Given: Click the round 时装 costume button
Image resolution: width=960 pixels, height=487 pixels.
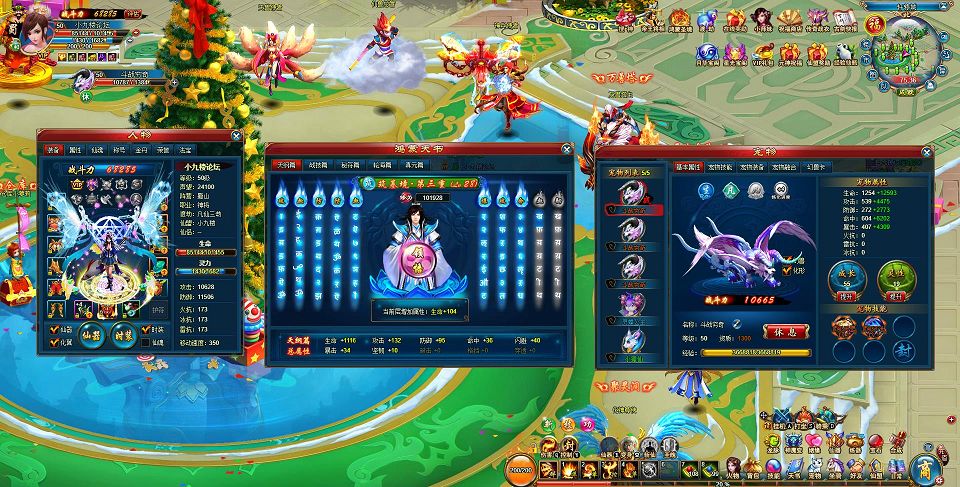Looking at the screenshot, I should (124, 335).
